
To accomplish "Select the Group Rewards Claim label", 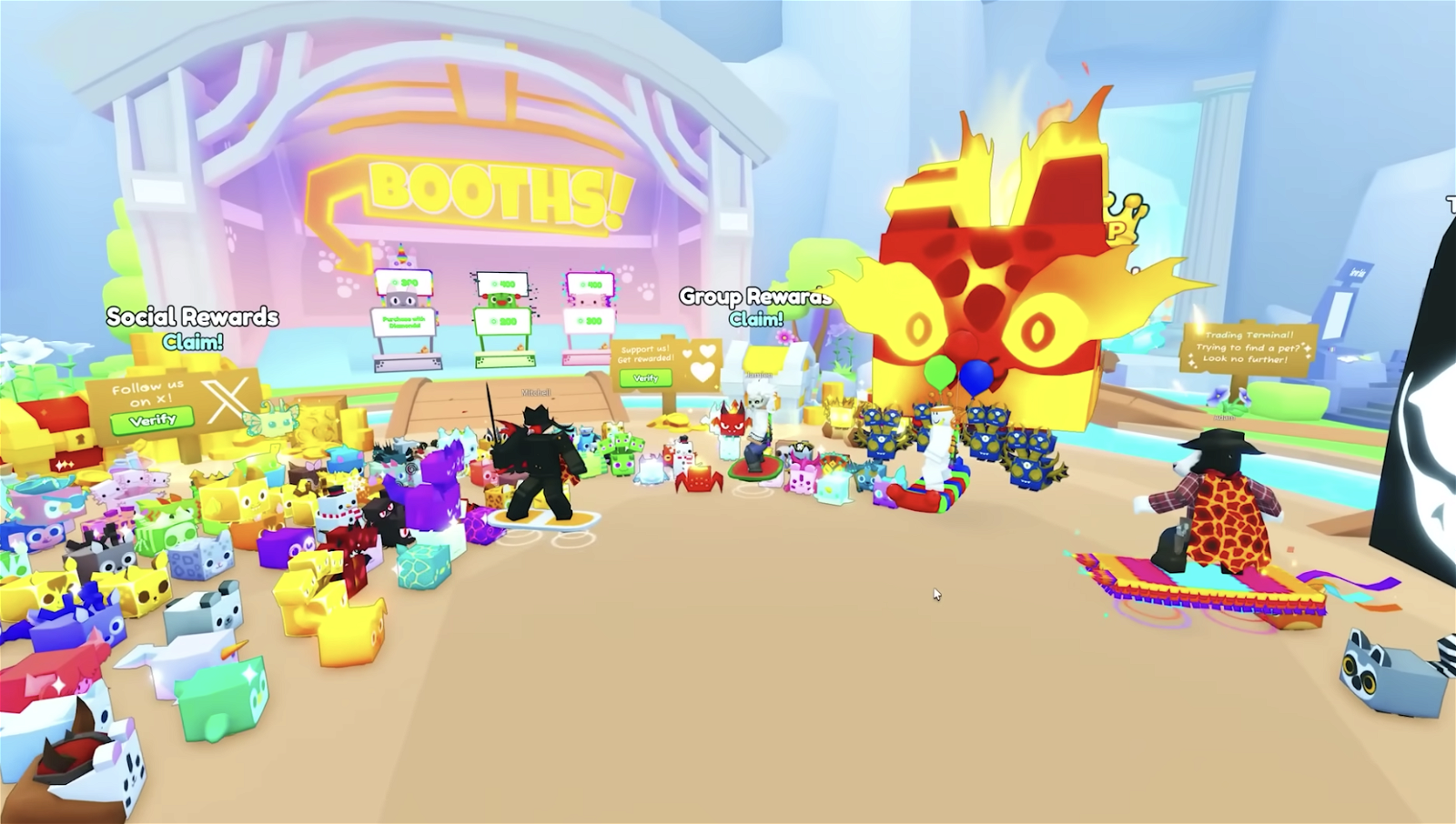I will pos(755,317).
